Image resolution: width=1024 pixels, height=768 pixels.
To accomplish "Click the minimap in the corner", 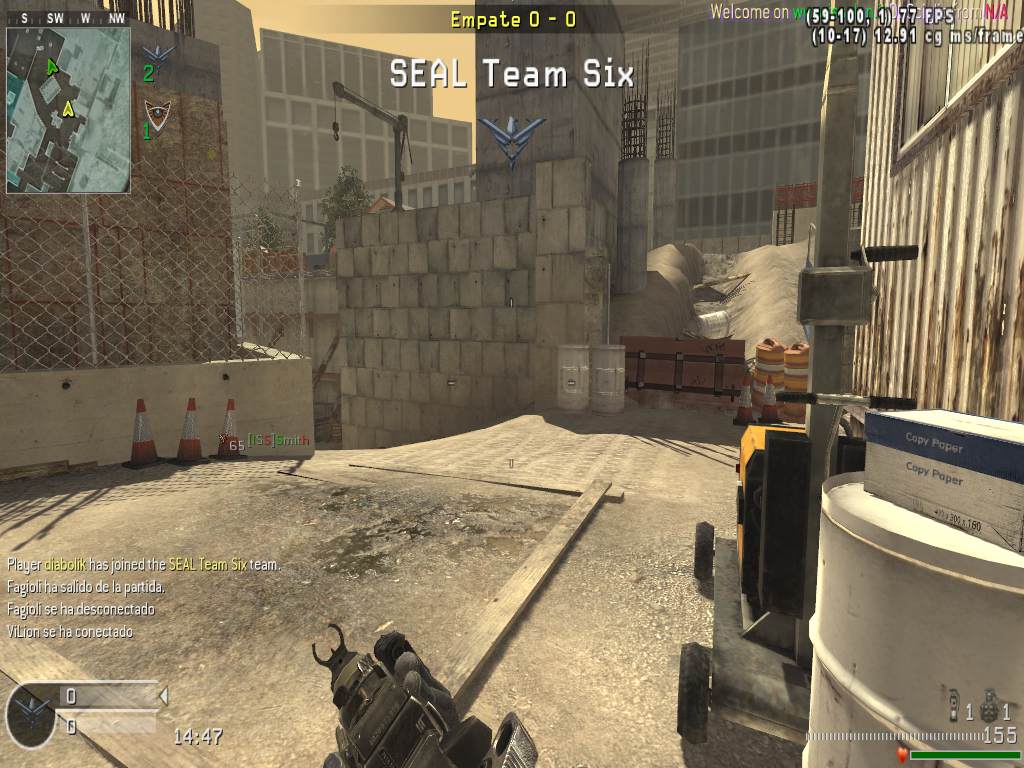I will (68, 109).
